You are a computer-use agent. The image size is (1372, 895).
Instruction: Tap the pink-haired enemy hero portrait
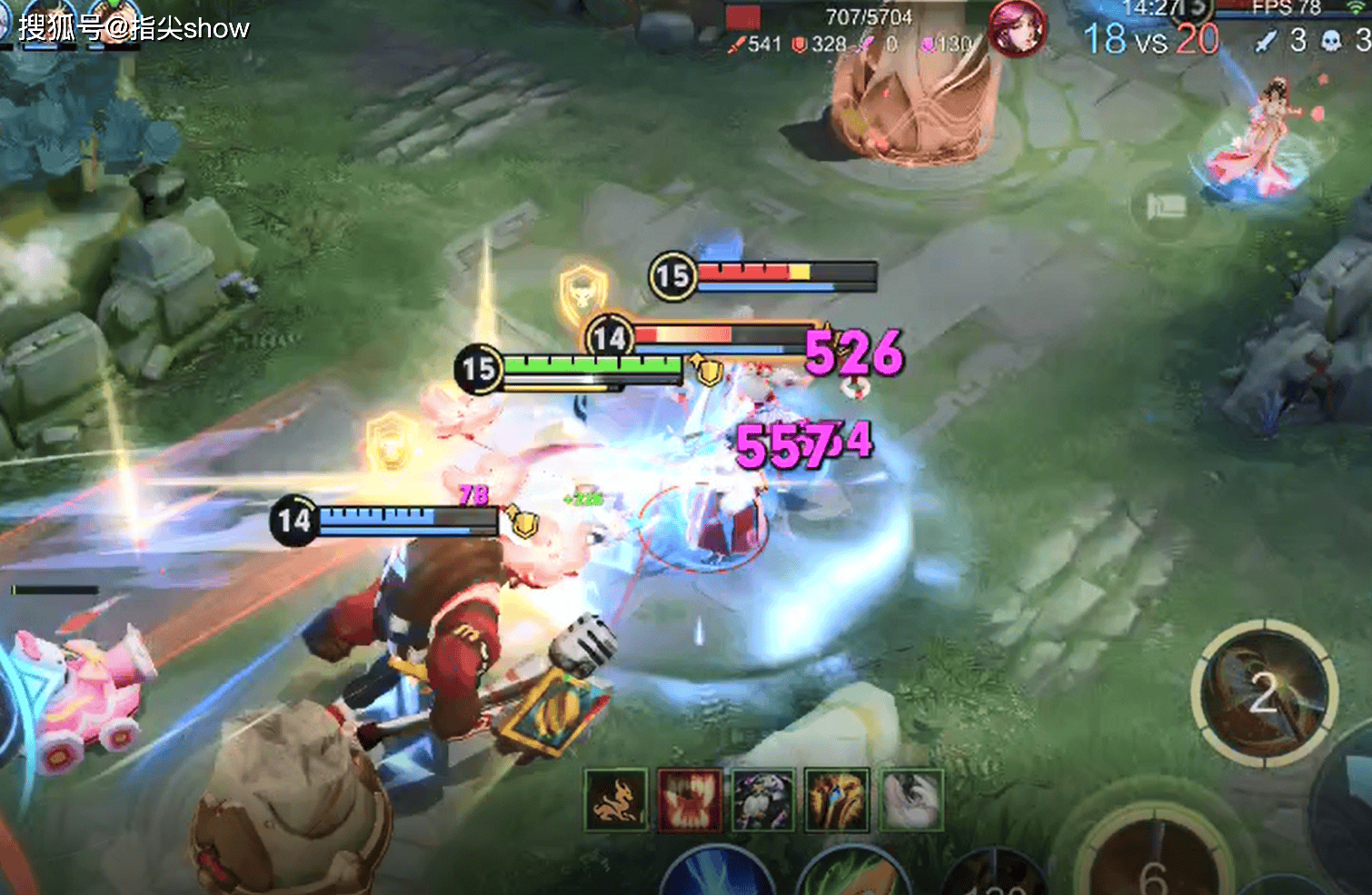pyautogui.click(x=1017, y=29)
